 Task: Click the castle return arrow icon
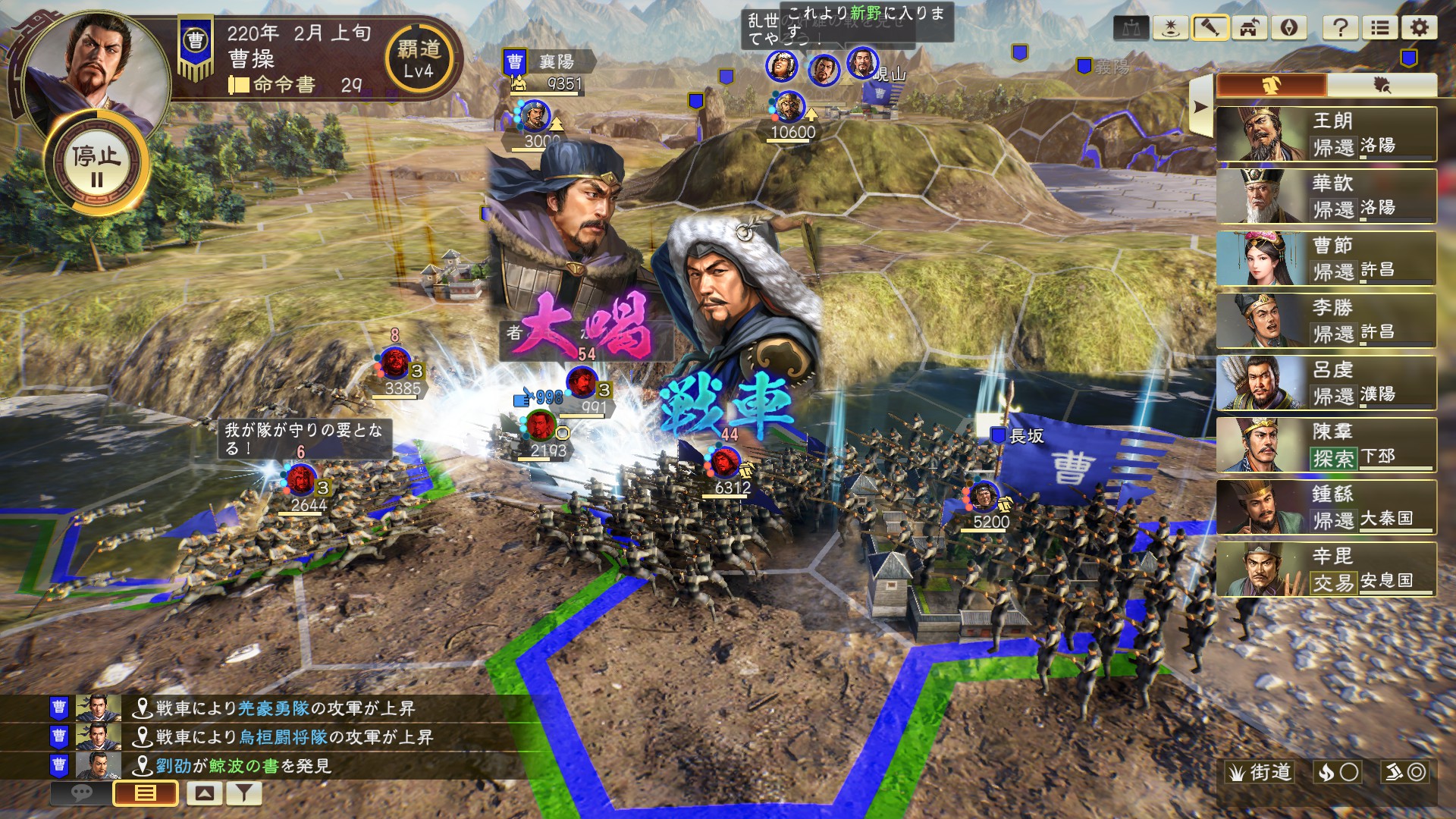point(1249,28)
